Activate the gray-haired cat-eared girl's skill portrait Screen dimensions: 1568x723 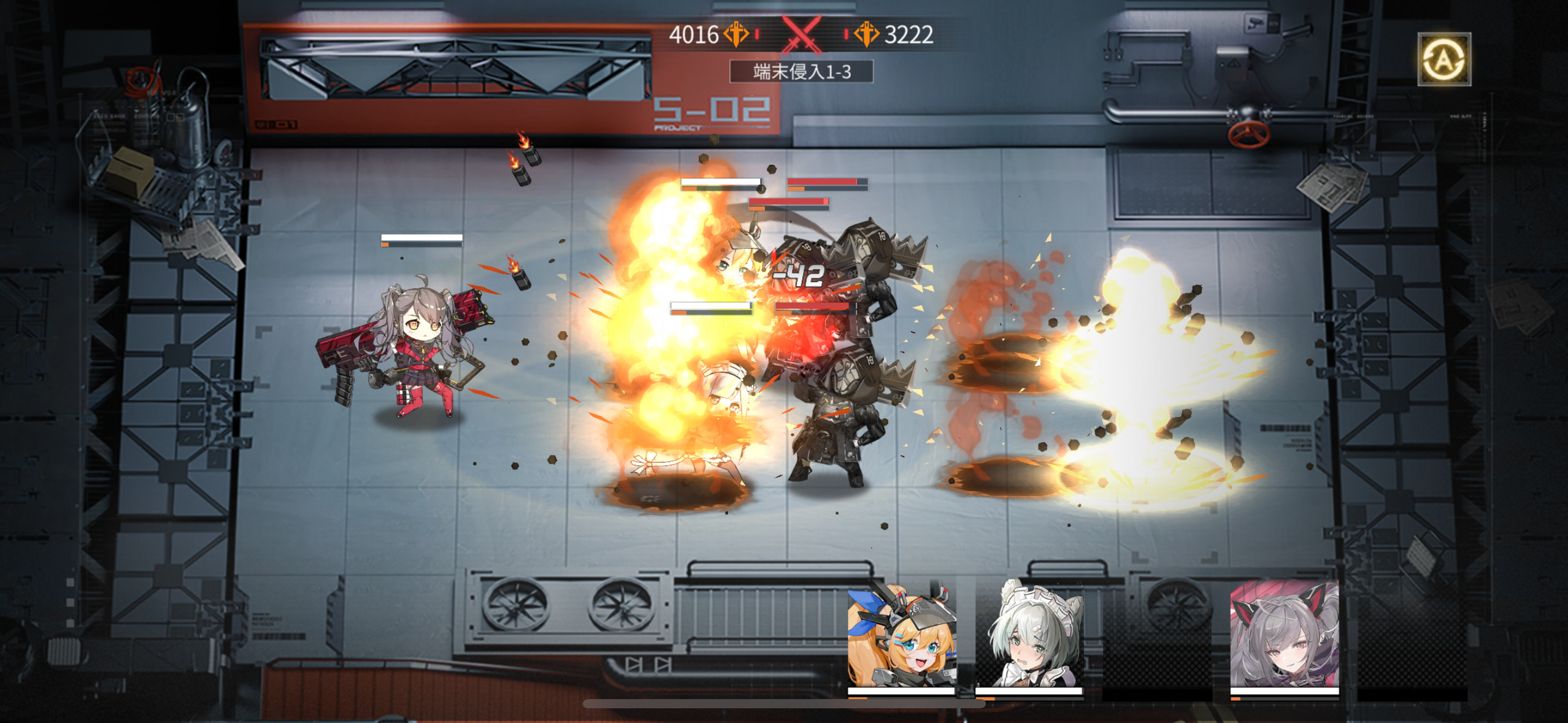pyautogui.click(x=1284, y=636)
